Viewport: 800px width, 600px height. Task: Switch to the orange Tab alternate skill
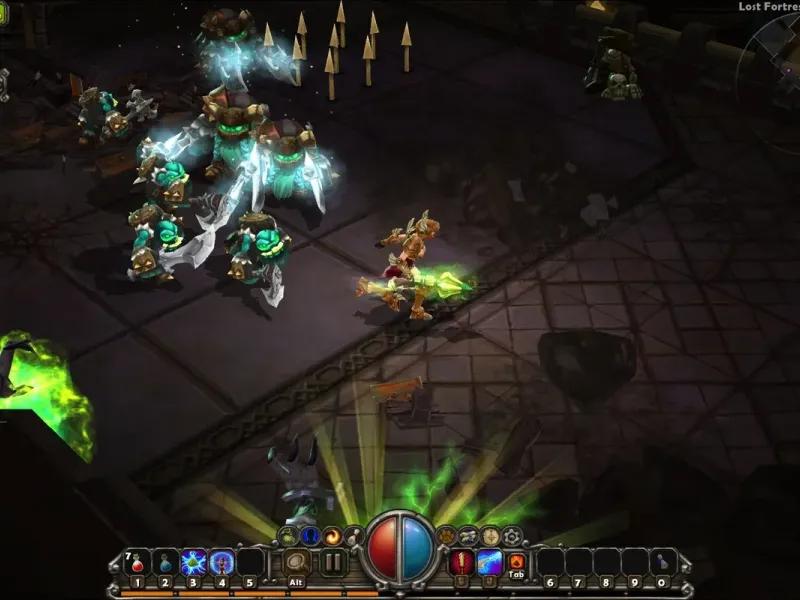pyautogui.click(x=517, y=562)
